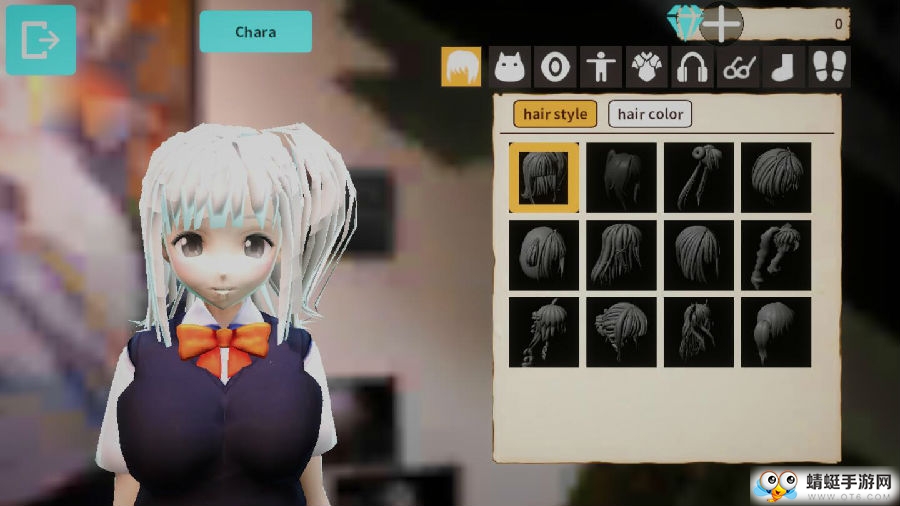This screenshot has width=900, height=506.
Task: Choose the oval ring category icon
Action: pos(555,67)
